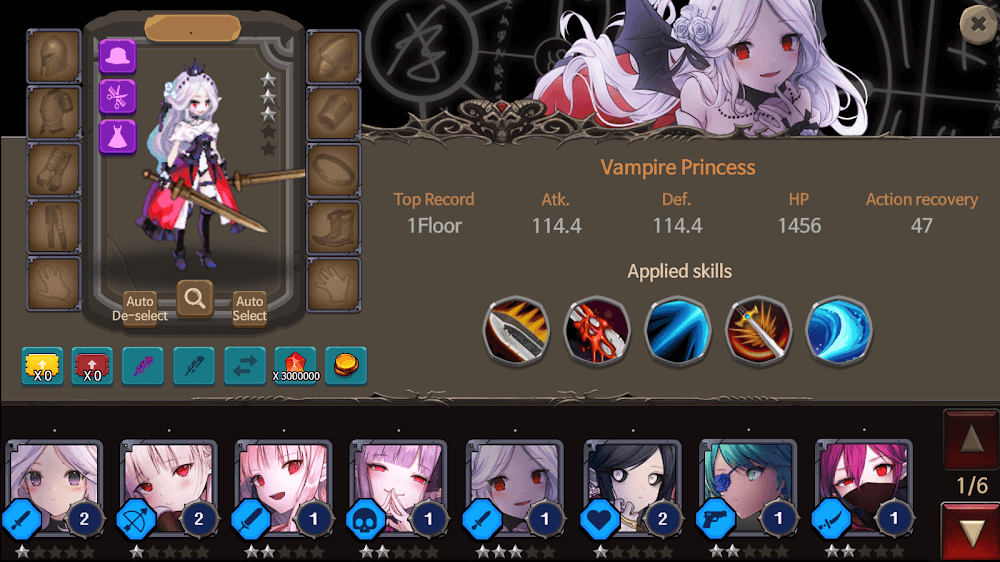Screen dimensions: 1000x562
Task: Click the yellow upgrade ticket icon
Action: (x=42, y=366)
